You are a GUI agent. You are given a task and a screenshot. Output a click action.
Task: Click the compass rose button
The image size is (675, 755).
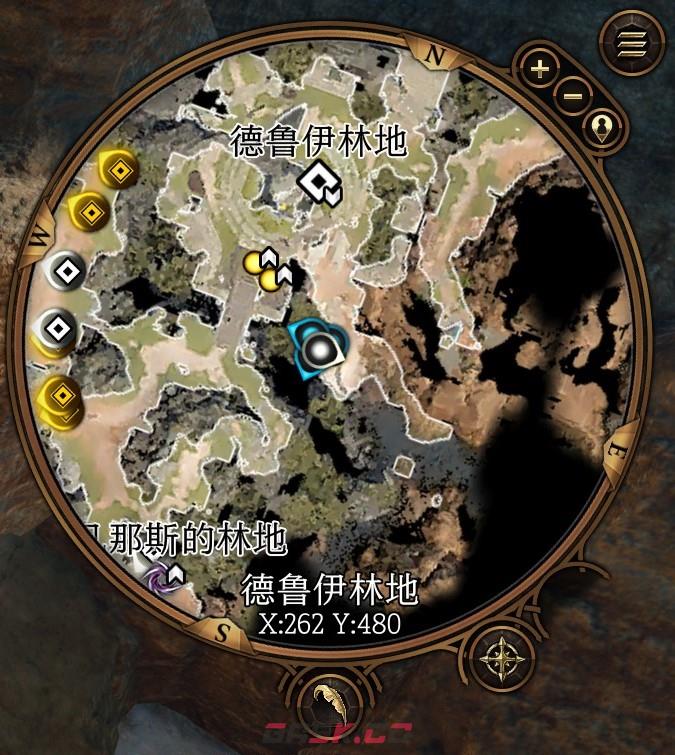click(497, 659)
